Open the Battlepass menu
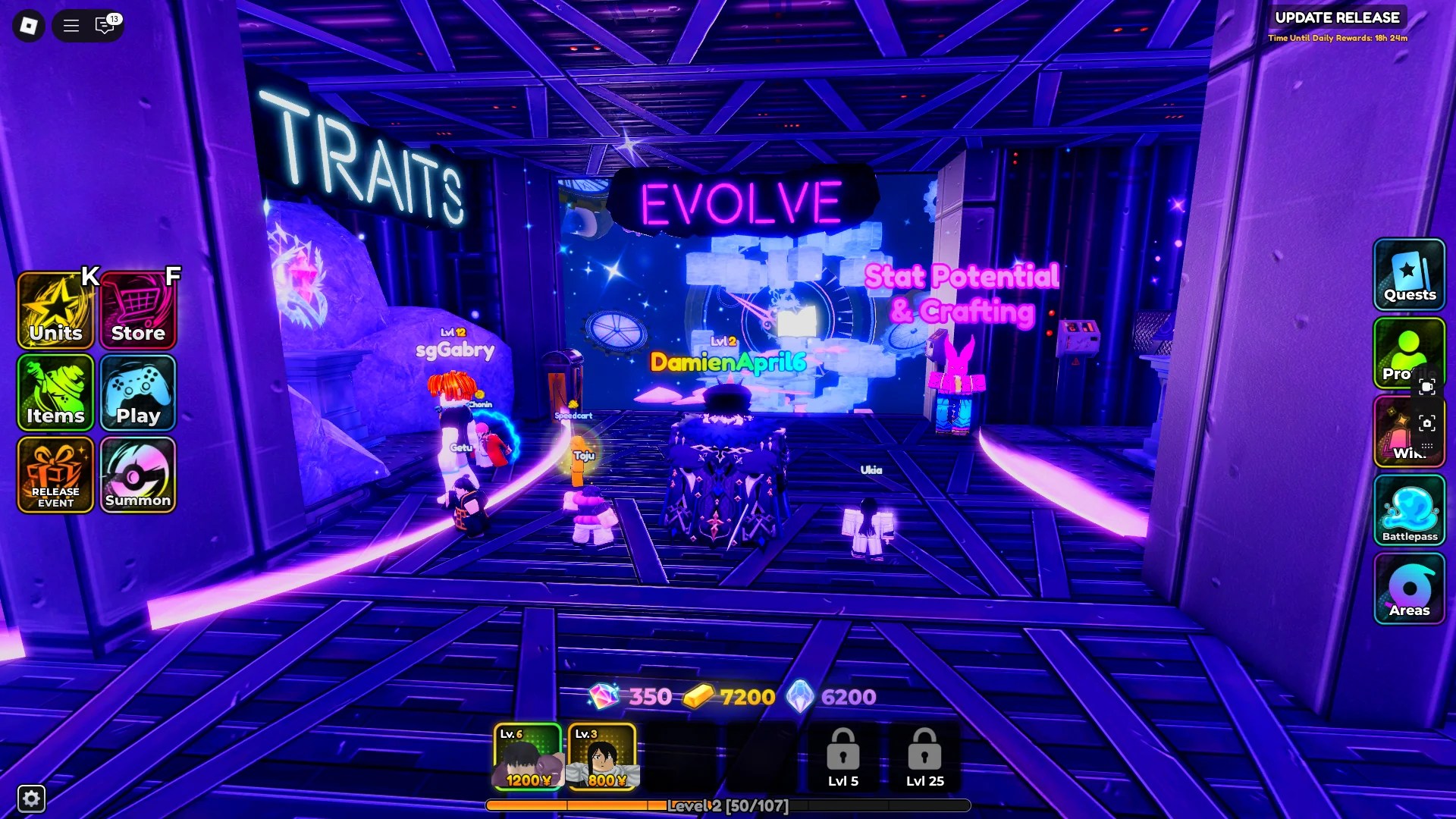1456x819 pixels. click(x=1409, y=510)
